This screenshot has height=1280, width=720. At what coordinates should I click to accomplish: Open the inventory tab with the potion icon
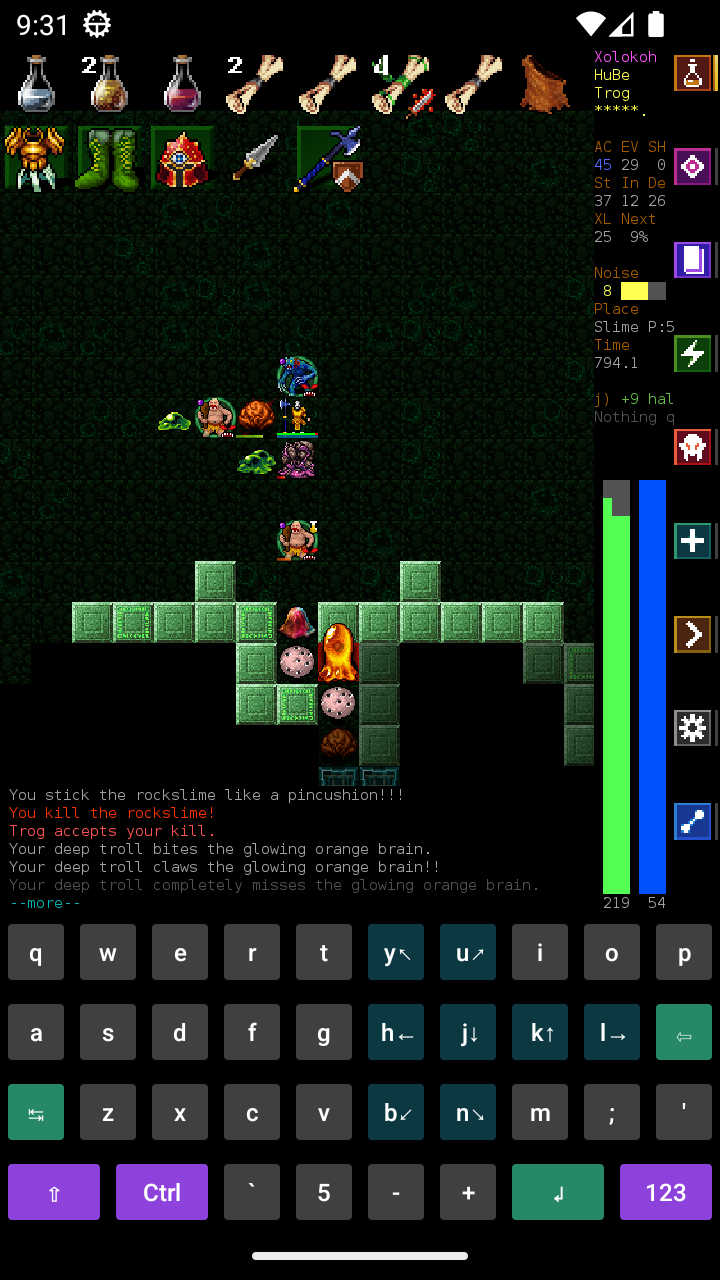[x=692, y=73]
